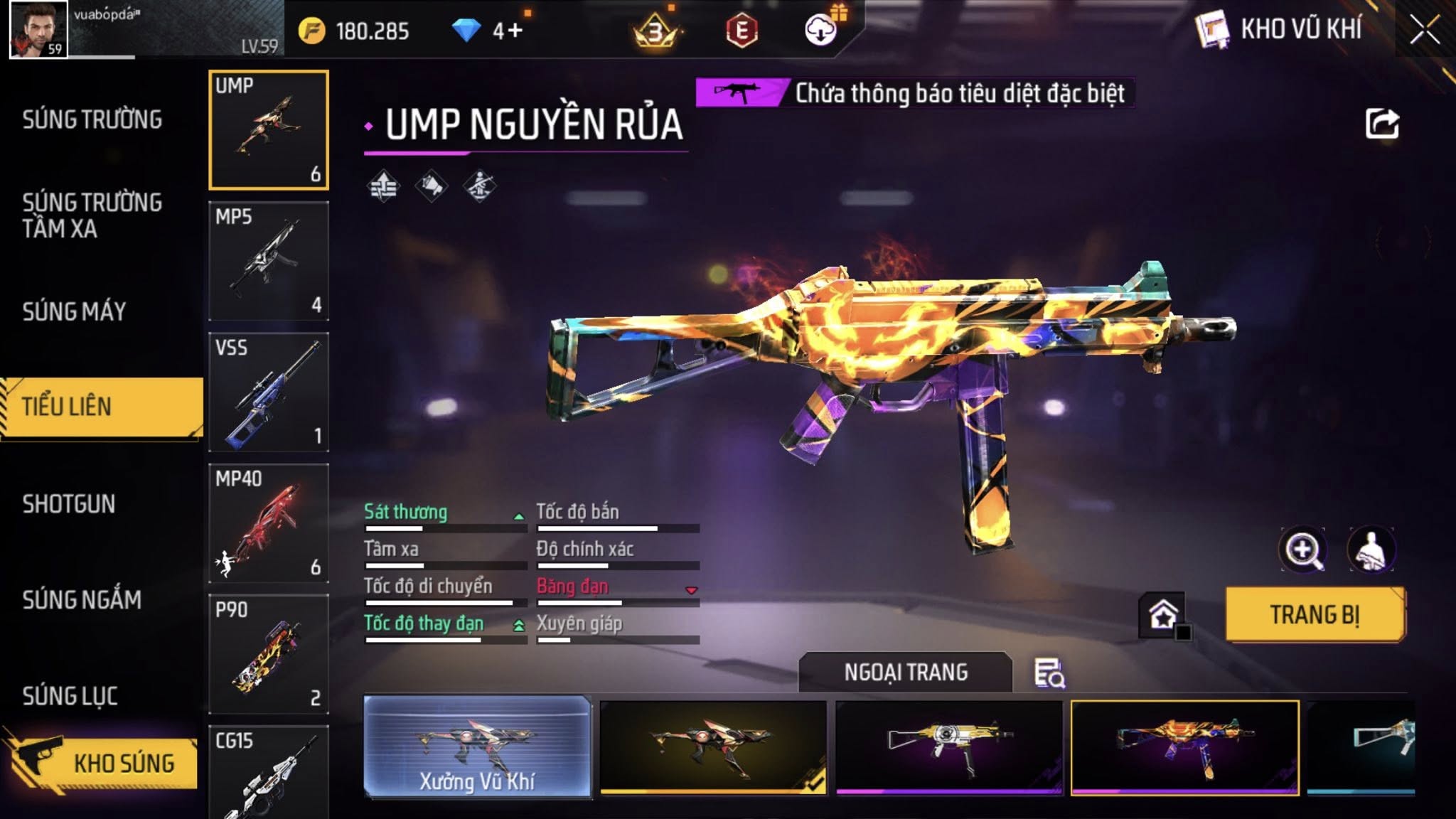
Task: Equip the UMP skin with TRANG BỊ
Action: pyautogui.click(x=1315, y=615)
